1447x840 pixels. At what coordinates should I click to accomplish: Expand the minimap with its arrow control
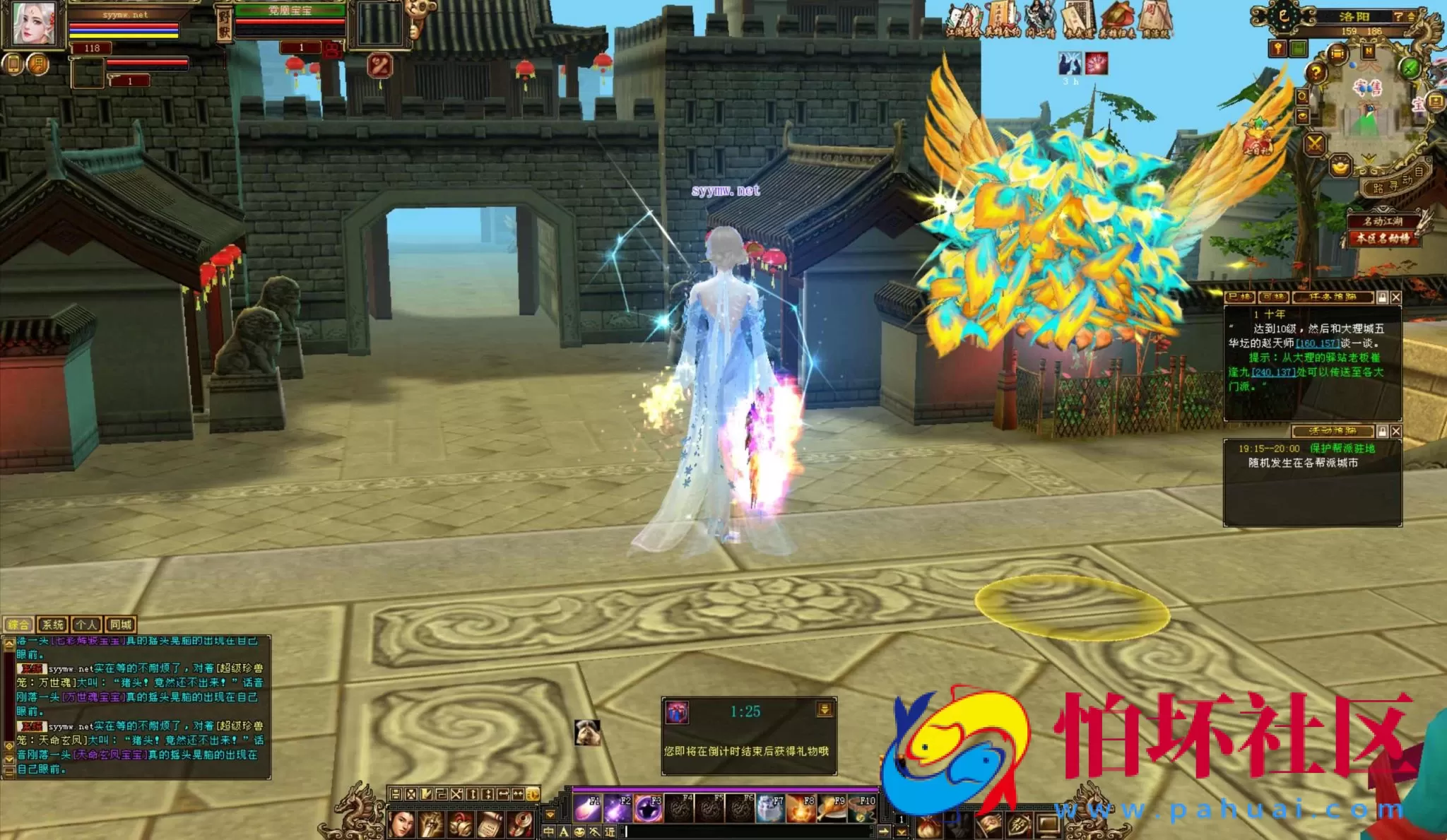[1411, 16]
